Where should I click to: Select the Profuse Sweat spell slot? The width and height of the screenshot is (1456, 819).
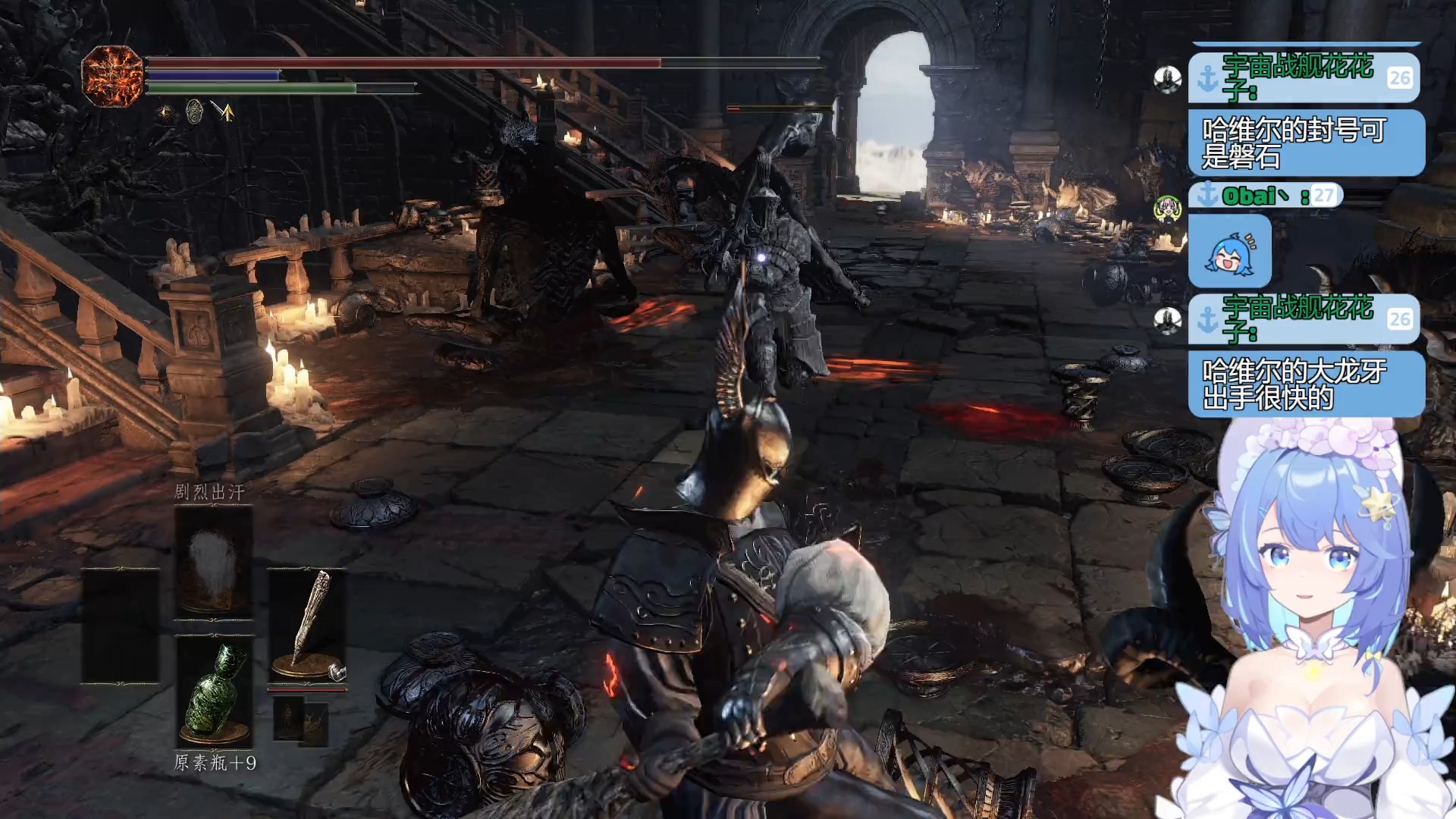pyautogui.click(x=214, y=561)
